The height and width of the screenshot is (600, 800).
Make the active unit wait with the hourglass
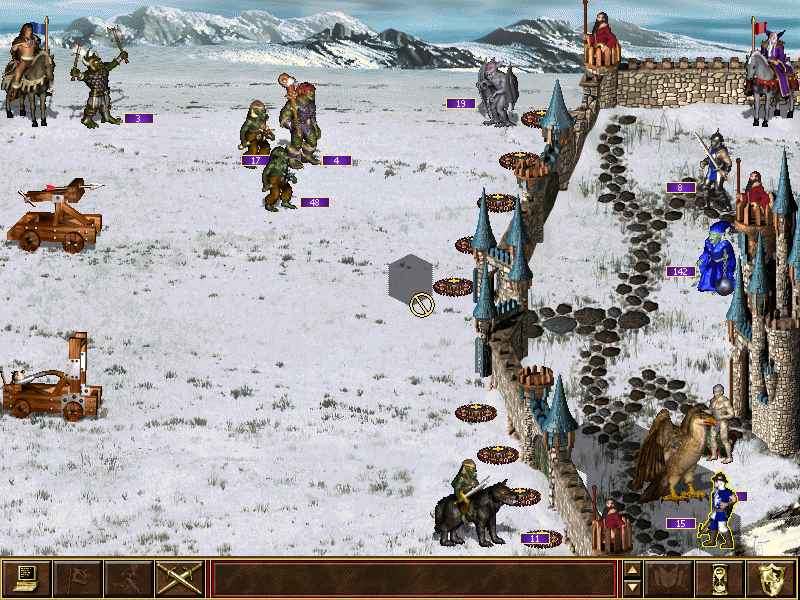[721, 578]
